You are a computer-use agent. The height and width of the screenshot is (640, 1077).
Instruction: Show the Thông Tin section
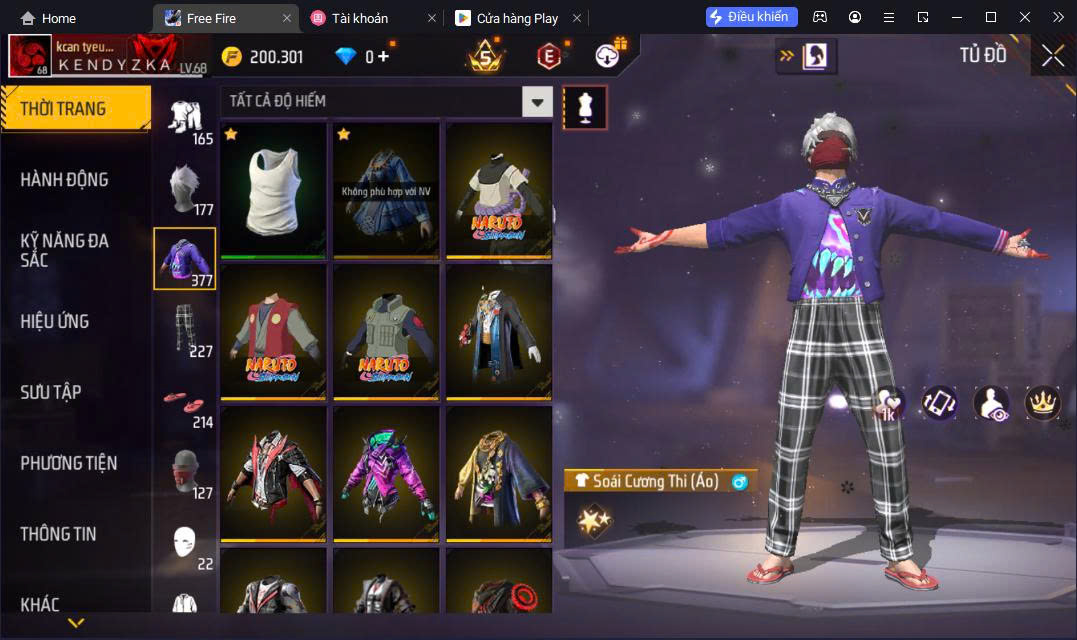59,534
